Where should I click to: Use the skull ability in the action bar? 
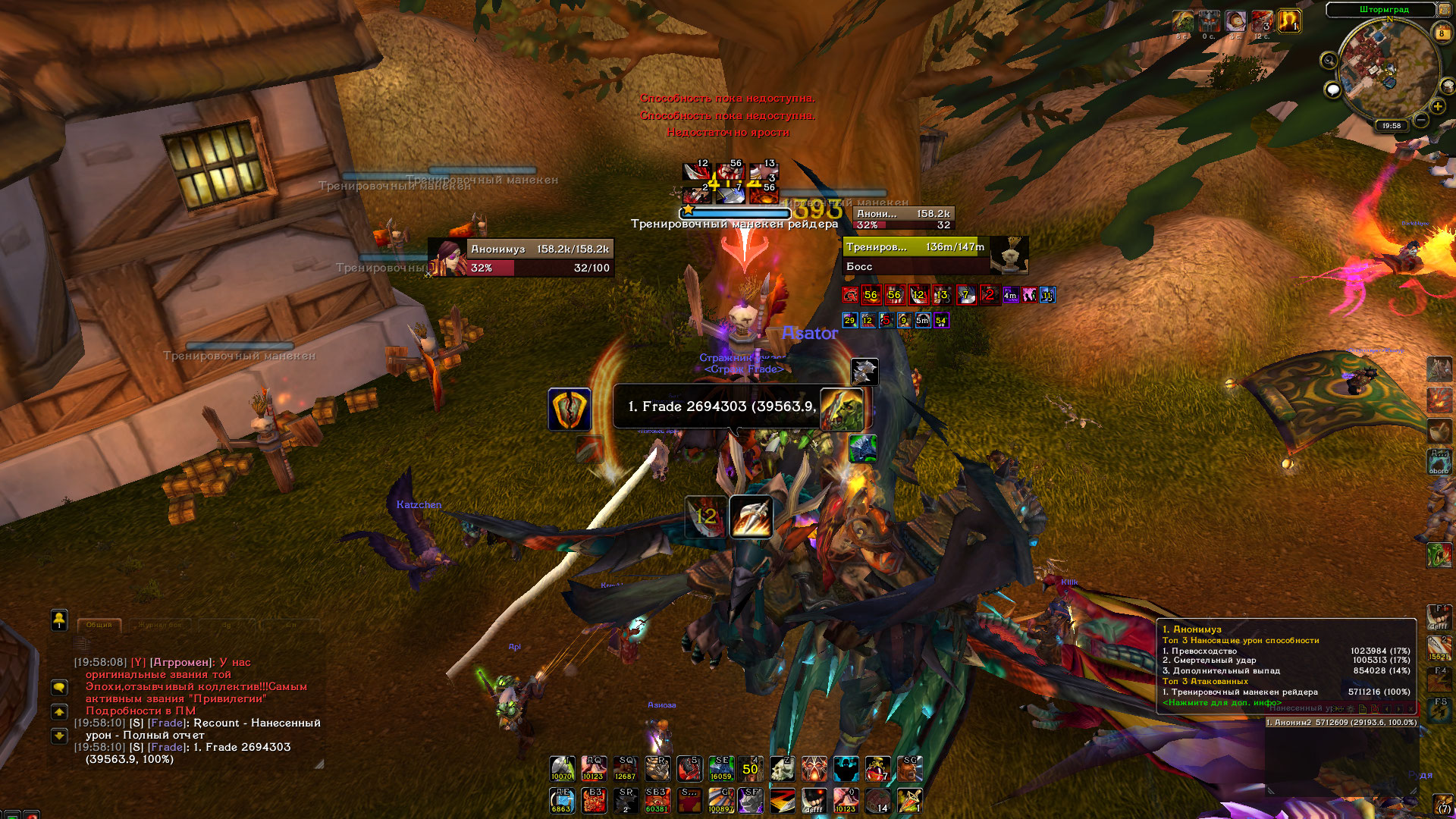[783, 769]
